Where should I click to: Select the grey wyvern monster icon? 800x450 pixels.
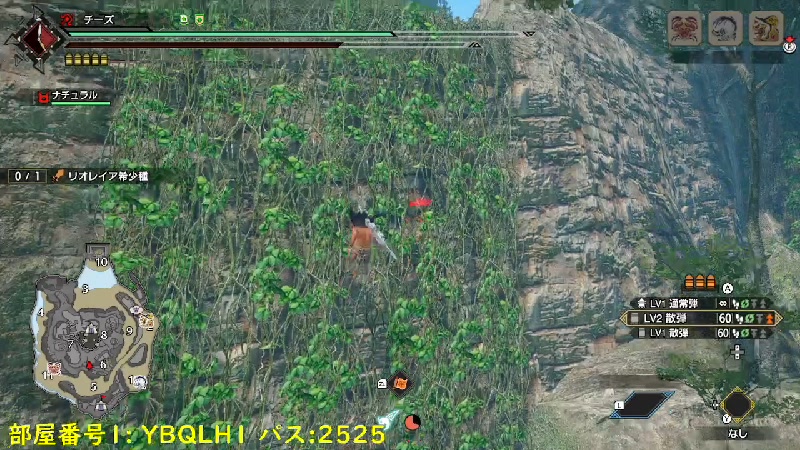725,28
